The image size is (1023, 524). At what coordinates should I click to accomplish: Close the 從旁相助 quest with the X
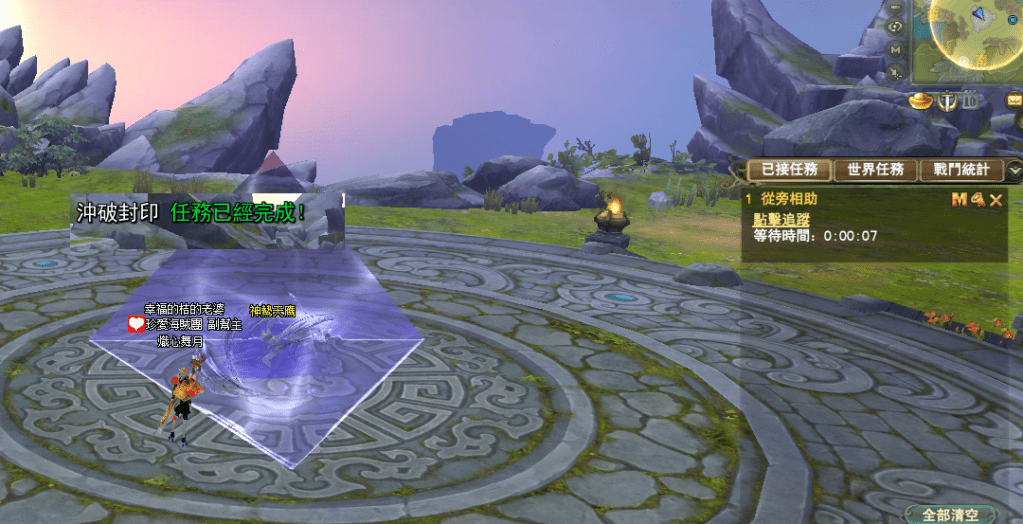tap(996, 200)
